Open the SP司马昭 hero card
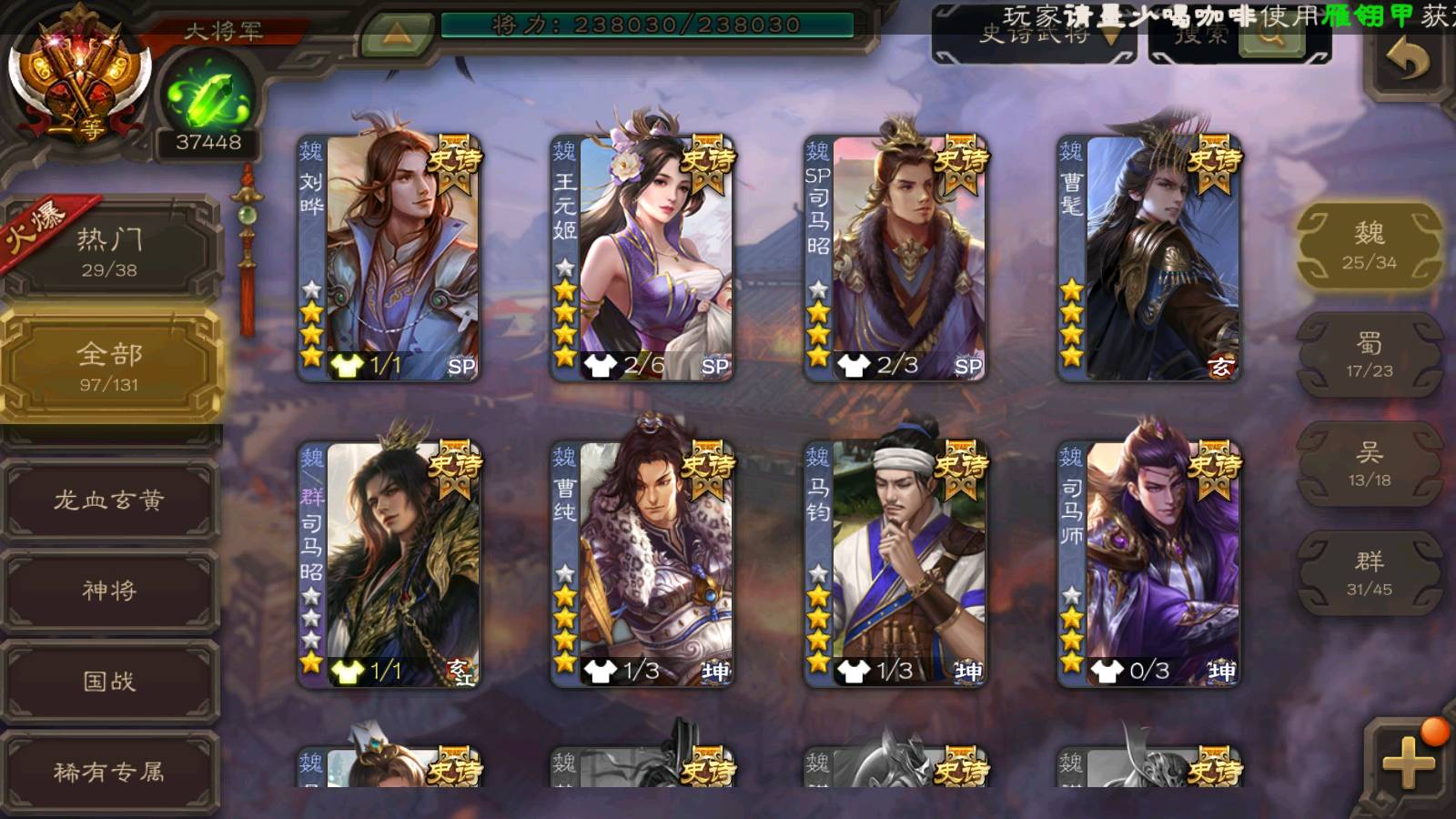This screenshot has height=819, width=1456. tap(895, 257)
